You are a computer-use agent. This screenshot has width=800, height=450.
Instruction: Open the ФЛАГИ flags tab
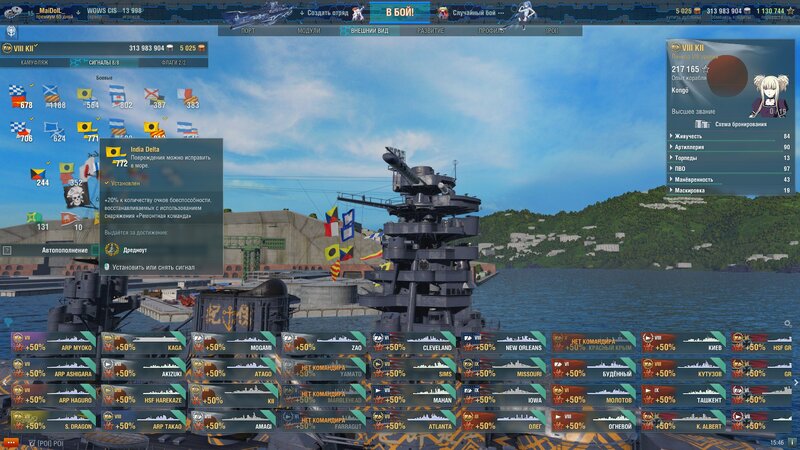coord(174,62)
